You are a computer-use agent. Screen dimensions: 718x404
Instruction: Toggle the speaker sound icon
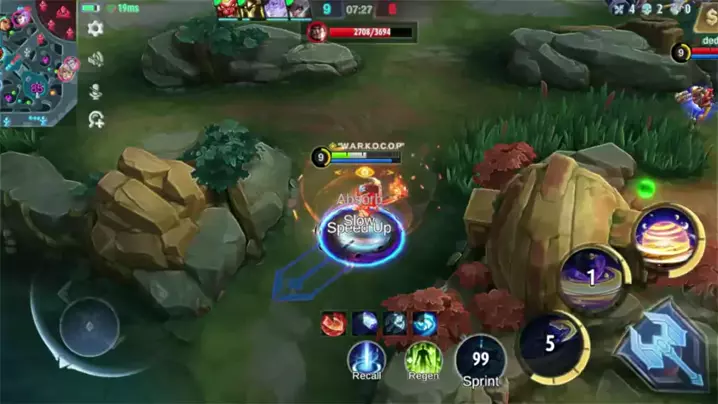click(95, 60)
